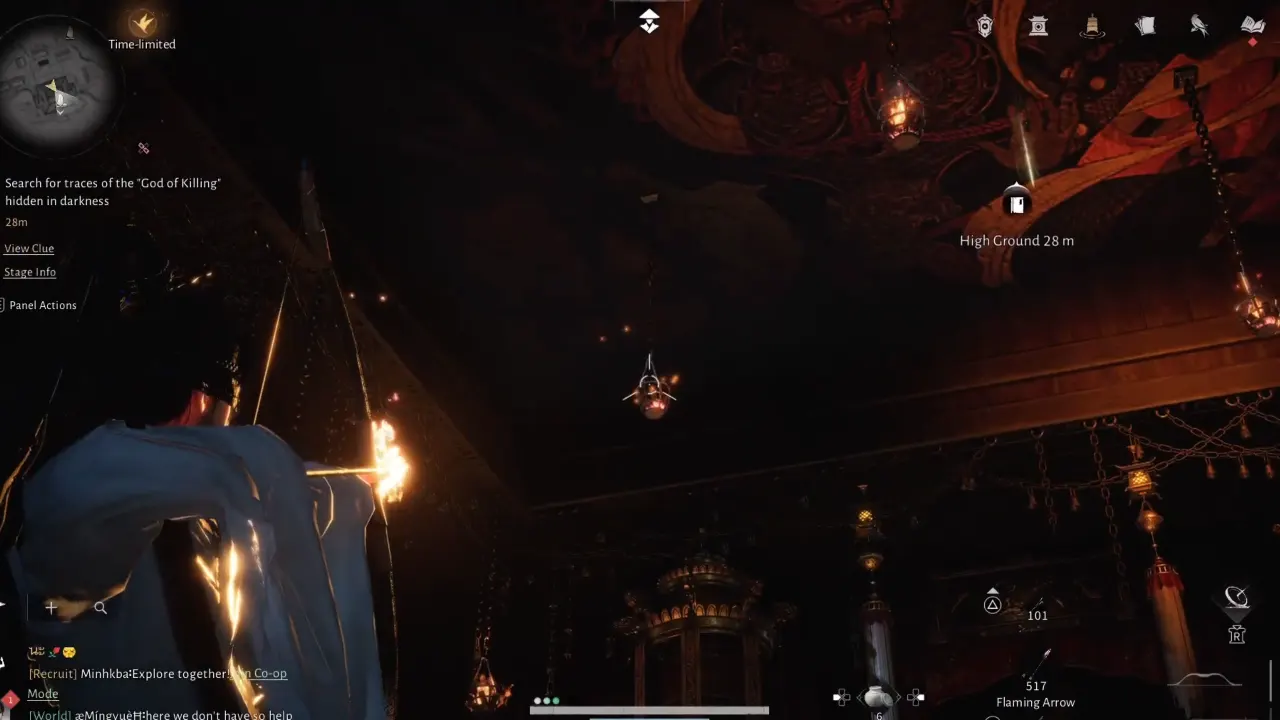This screenshot has height=720, width=1280.
Task: Click the sailing ship icon in top bar
Action: click(1092, 25)
